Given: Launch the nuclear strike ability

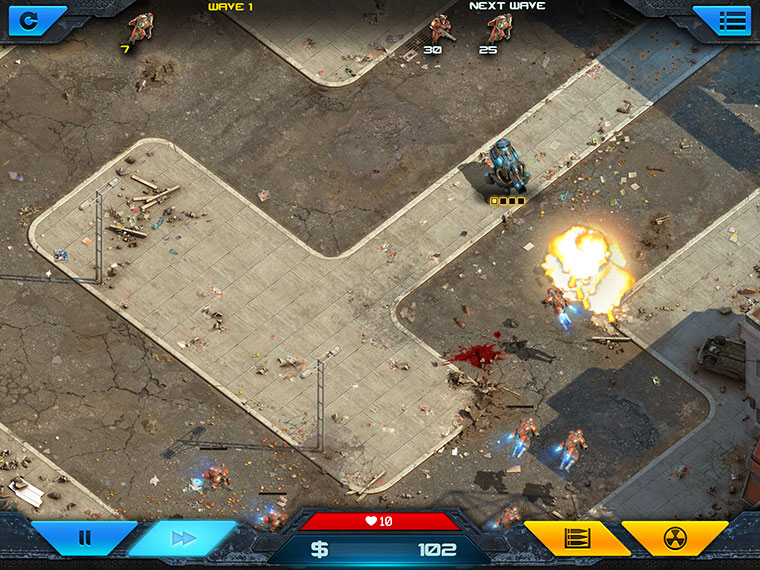Looking at the screenshot, I should 675,538.
